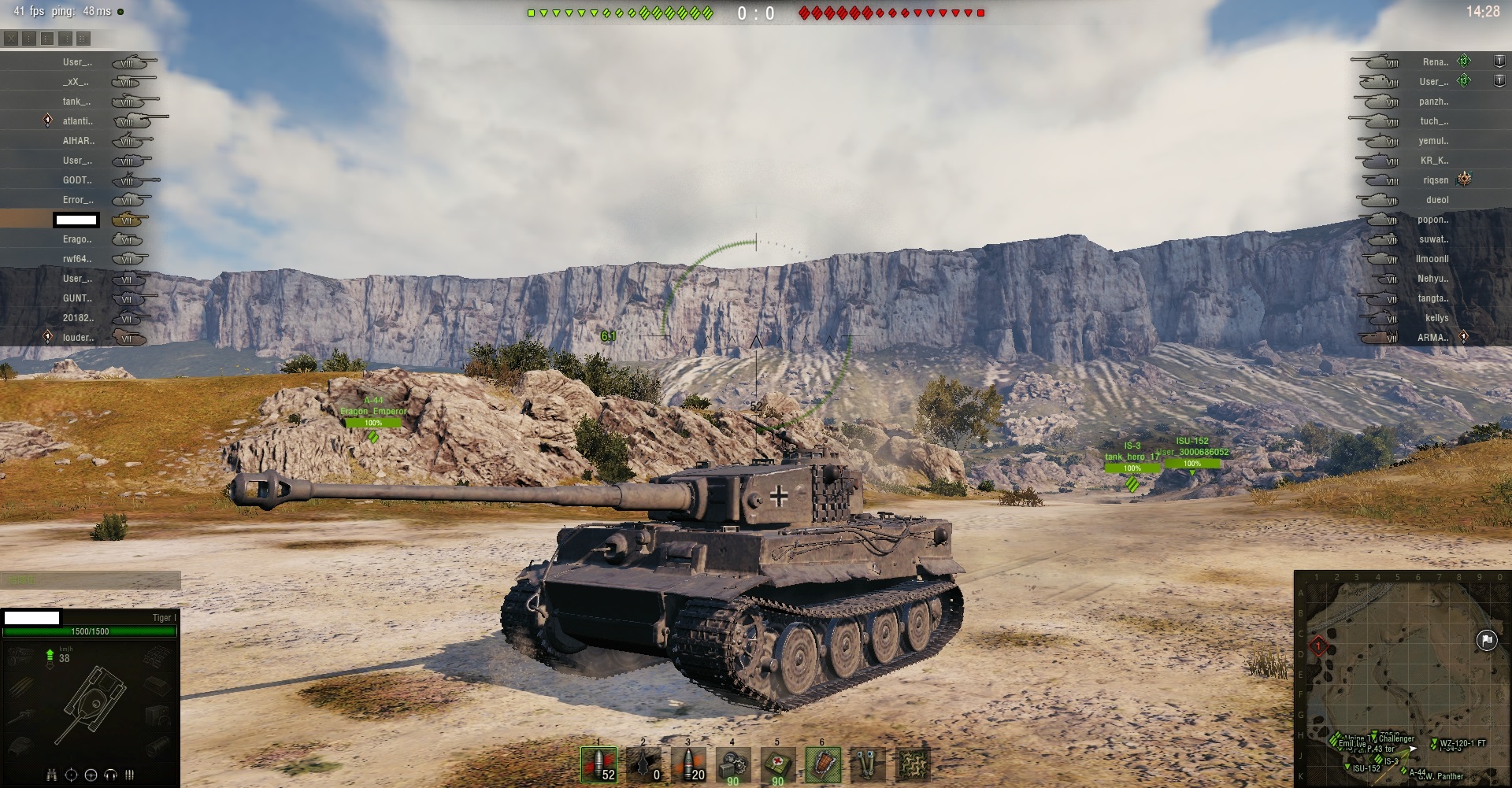1512x788 pixels.
Task: Open the minimap
Action: point(1402,679)
